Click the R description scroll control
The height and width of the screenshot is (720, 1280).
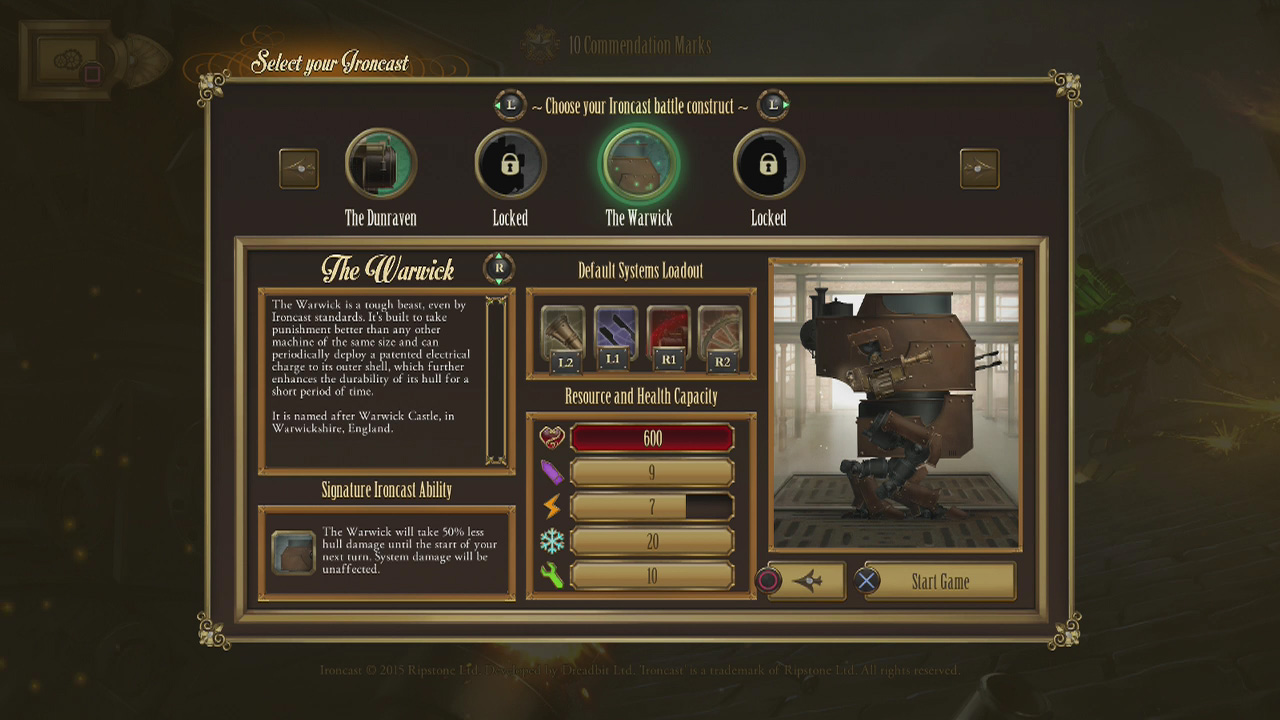(x=497, y=267)
